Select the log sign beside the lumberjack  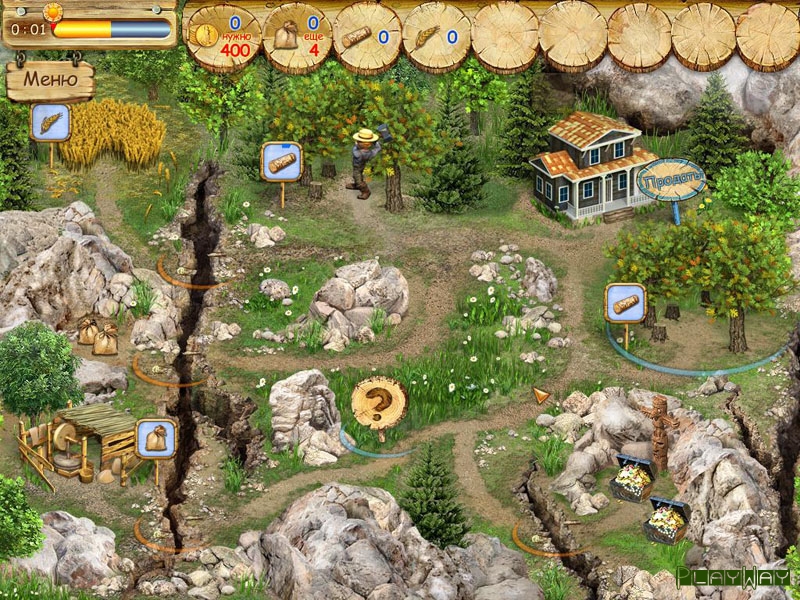[281, 161]
